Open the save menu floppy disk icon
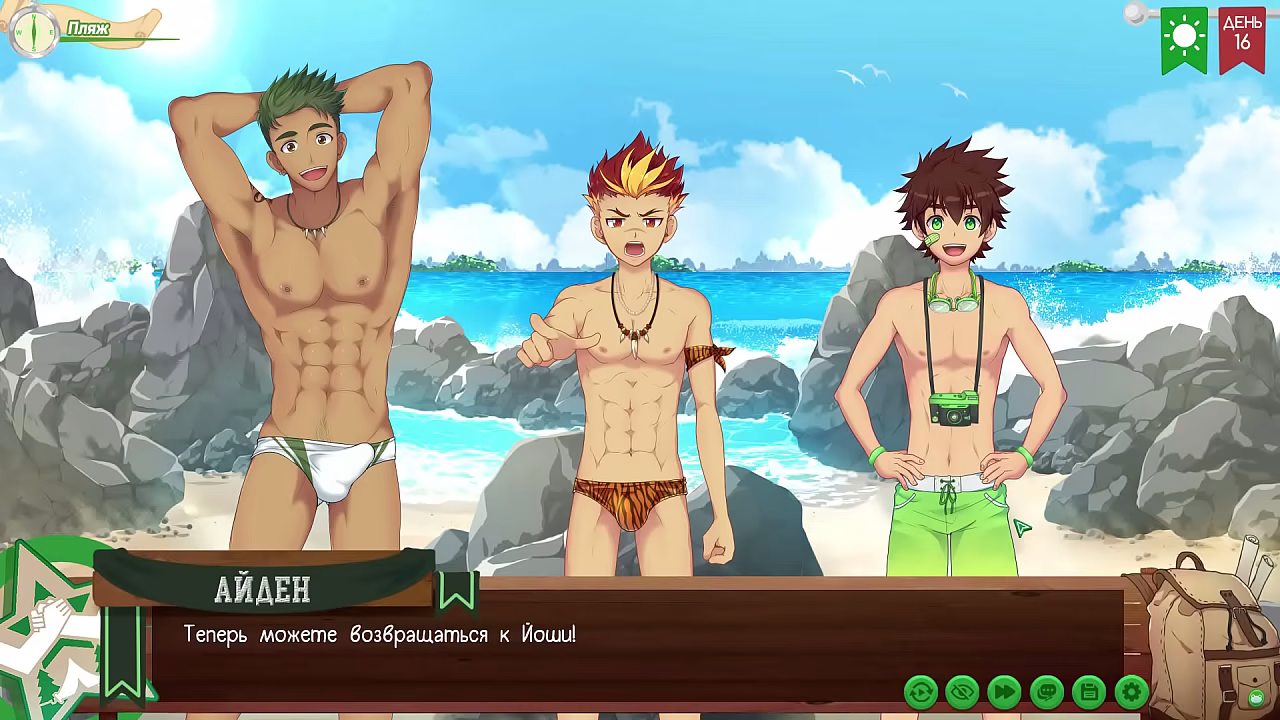 (x=1088, y=691)
